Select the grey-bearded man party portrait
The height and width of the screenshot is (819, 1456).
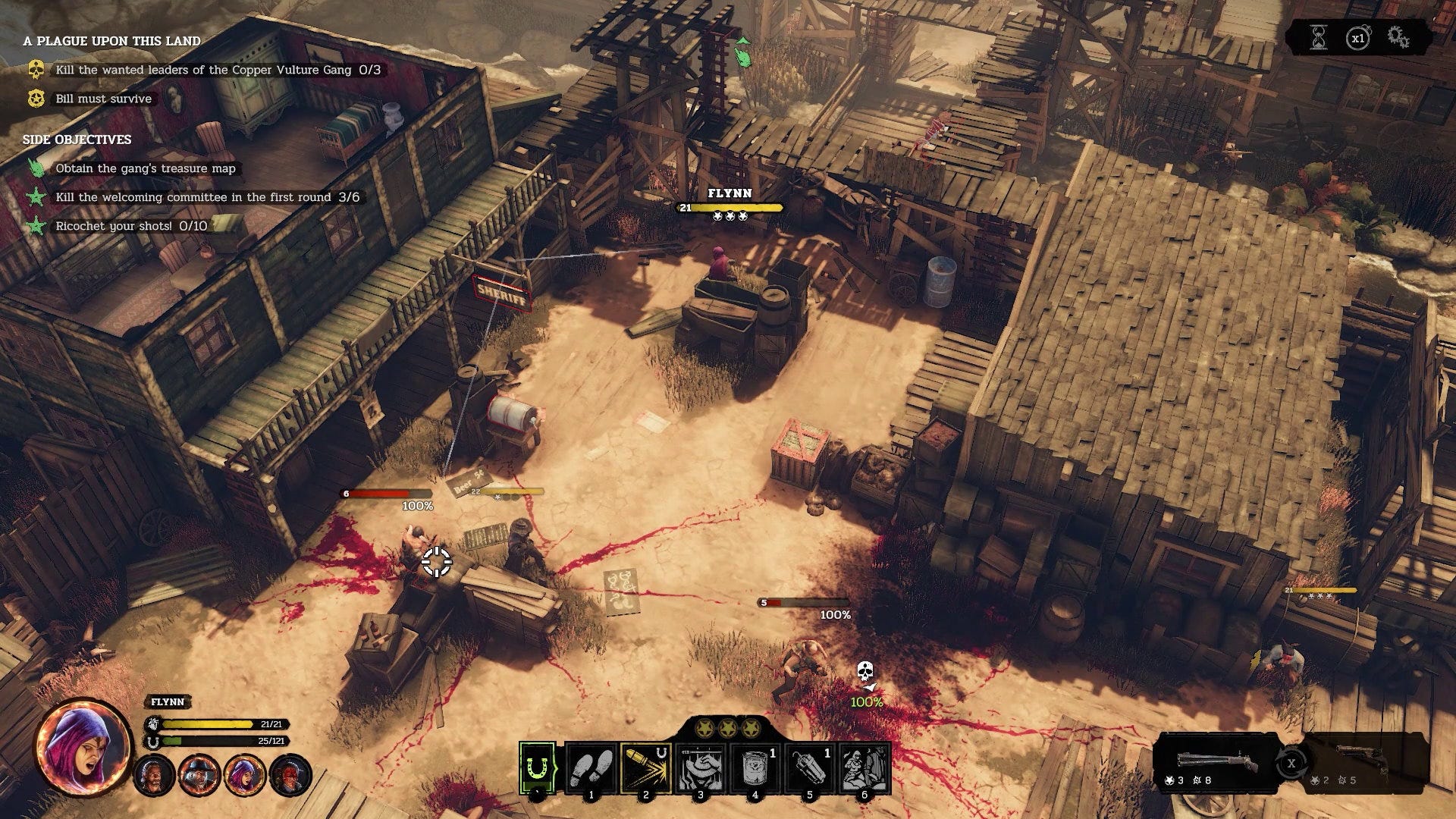tap(155, 776)
